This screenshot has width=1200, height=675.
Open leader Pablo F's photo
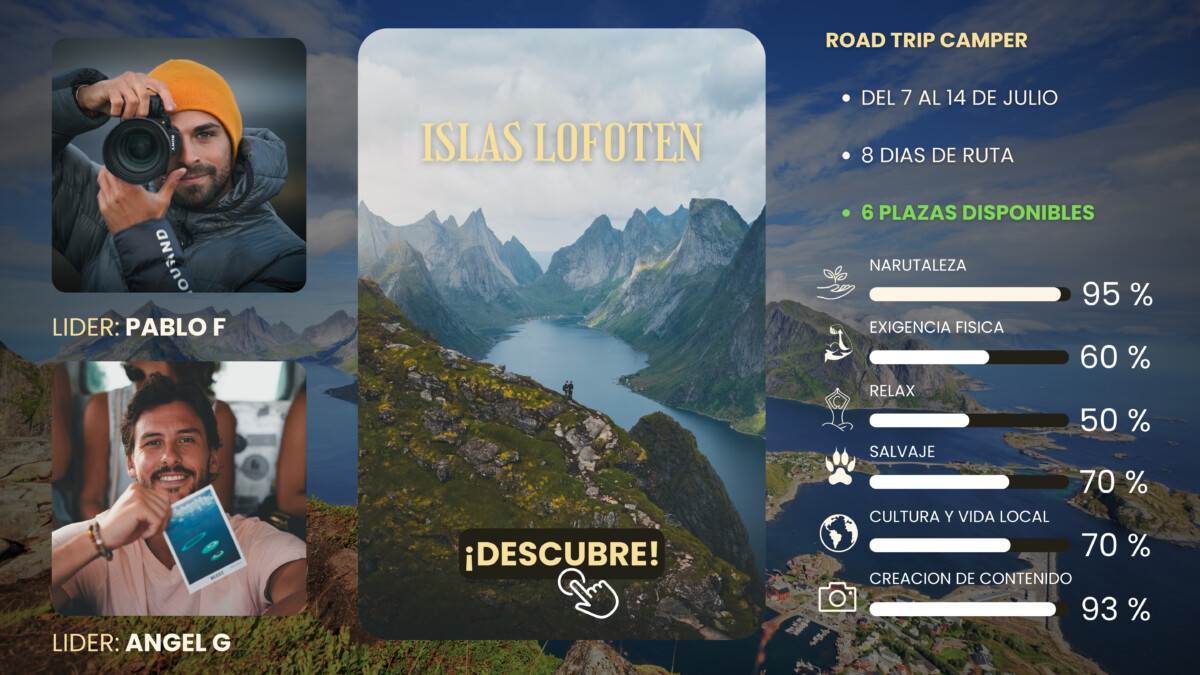point(179,165)
